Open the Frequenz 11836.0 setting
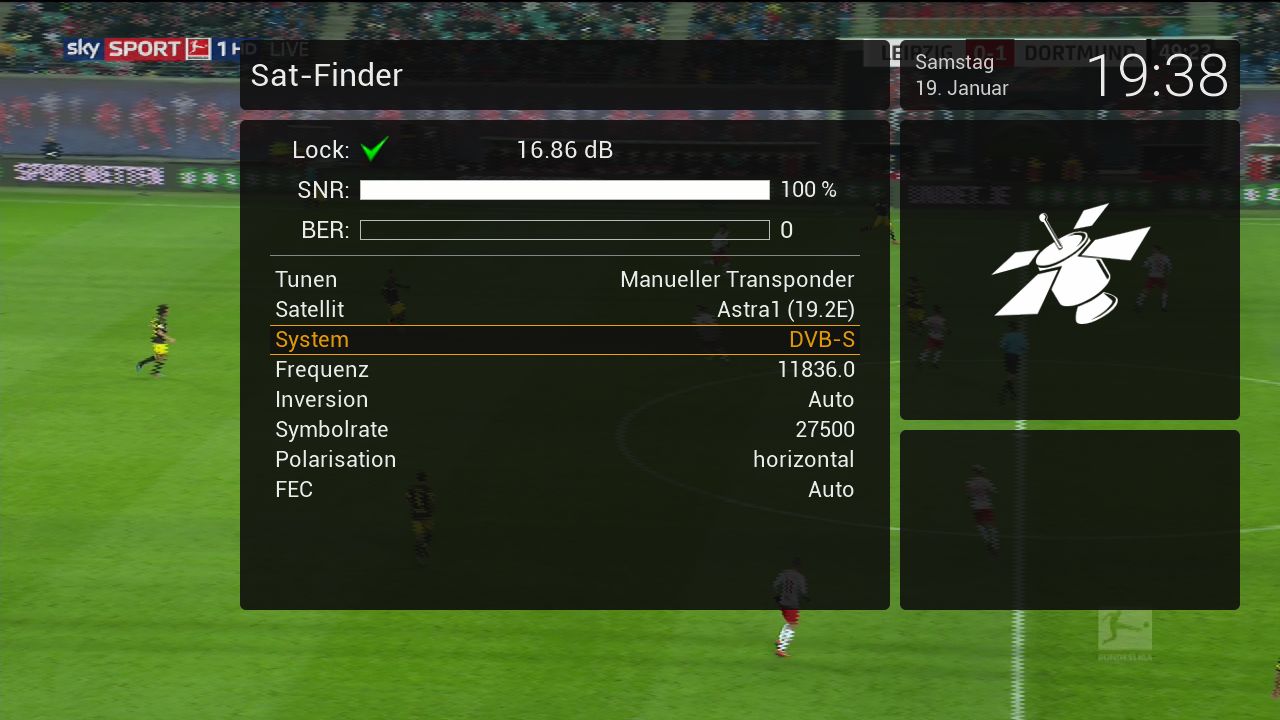This screenshot has width=1280, height=720. tap(564, 370)
